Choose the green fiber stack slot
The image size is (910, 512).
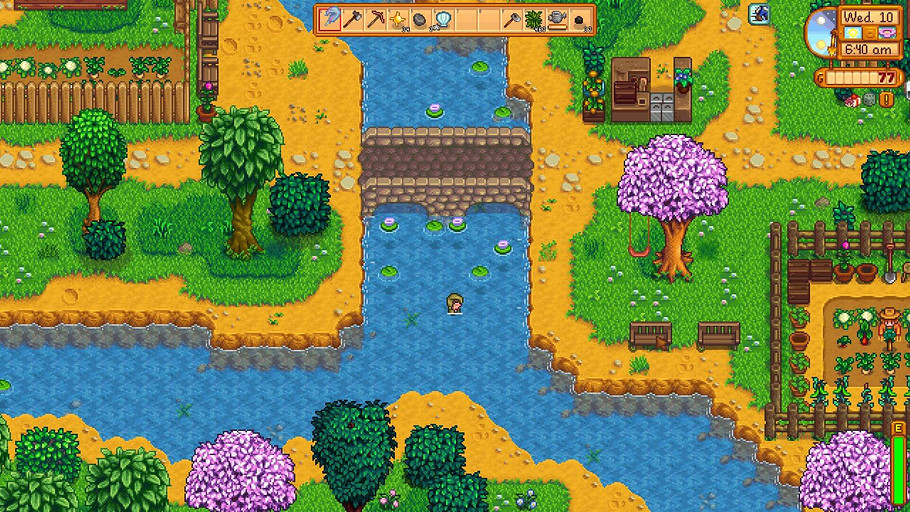click(x=534, y=18)
